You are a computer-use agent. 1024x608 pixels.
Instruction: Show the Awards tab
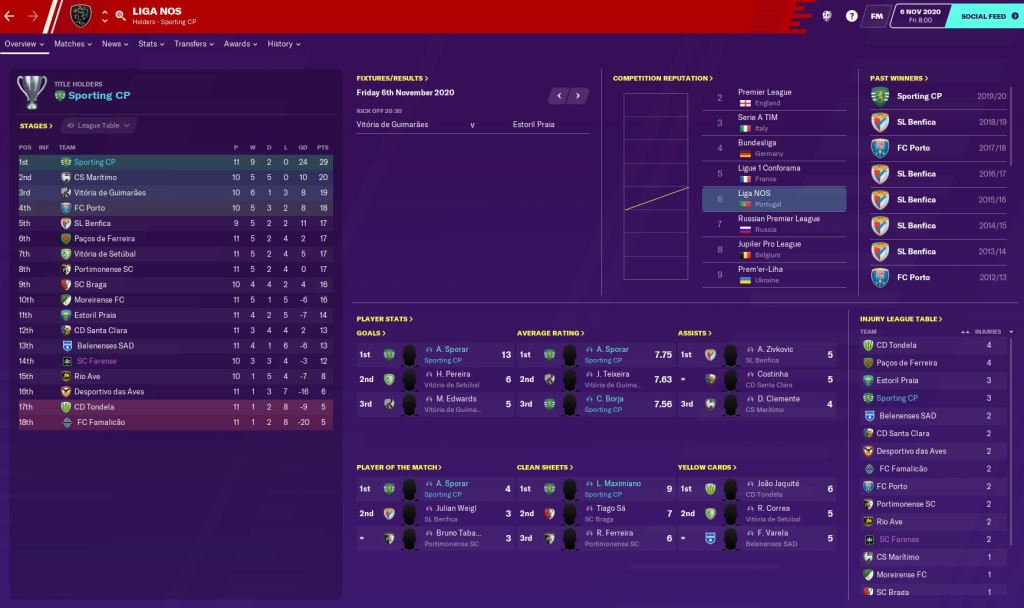tap(240, 44)
